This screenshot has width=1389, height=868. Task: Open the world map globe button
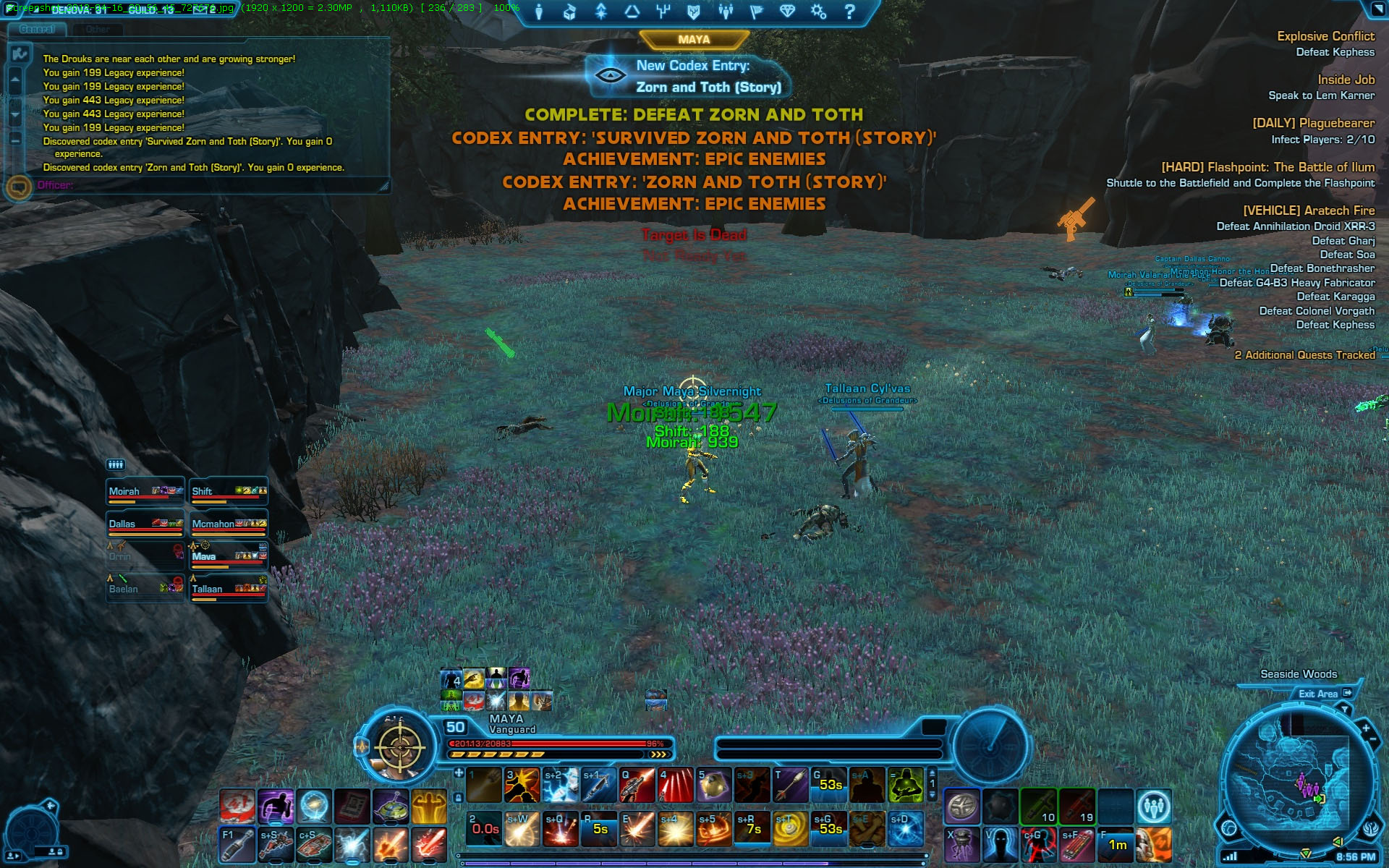[x=1229, y=827]
